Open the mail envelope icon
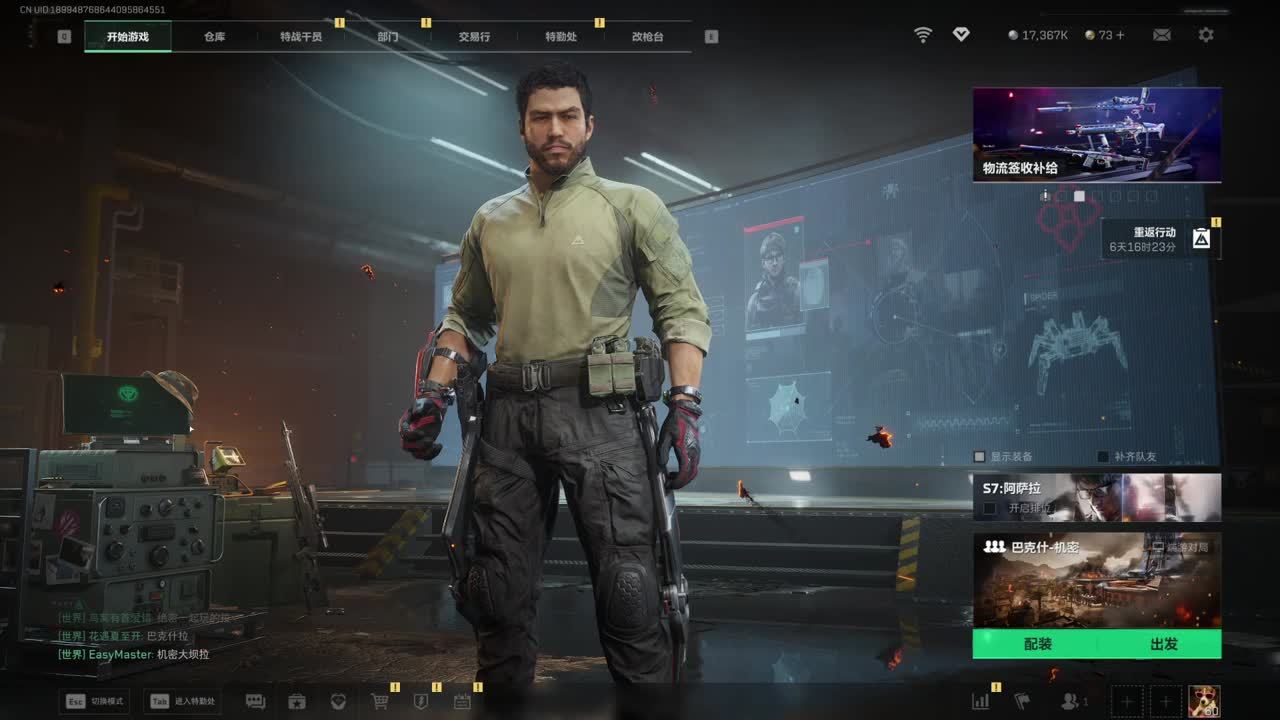Image resolution: width=1280 pixels, height=720 pixels. pyautogui.click(x=1161, y=35)
